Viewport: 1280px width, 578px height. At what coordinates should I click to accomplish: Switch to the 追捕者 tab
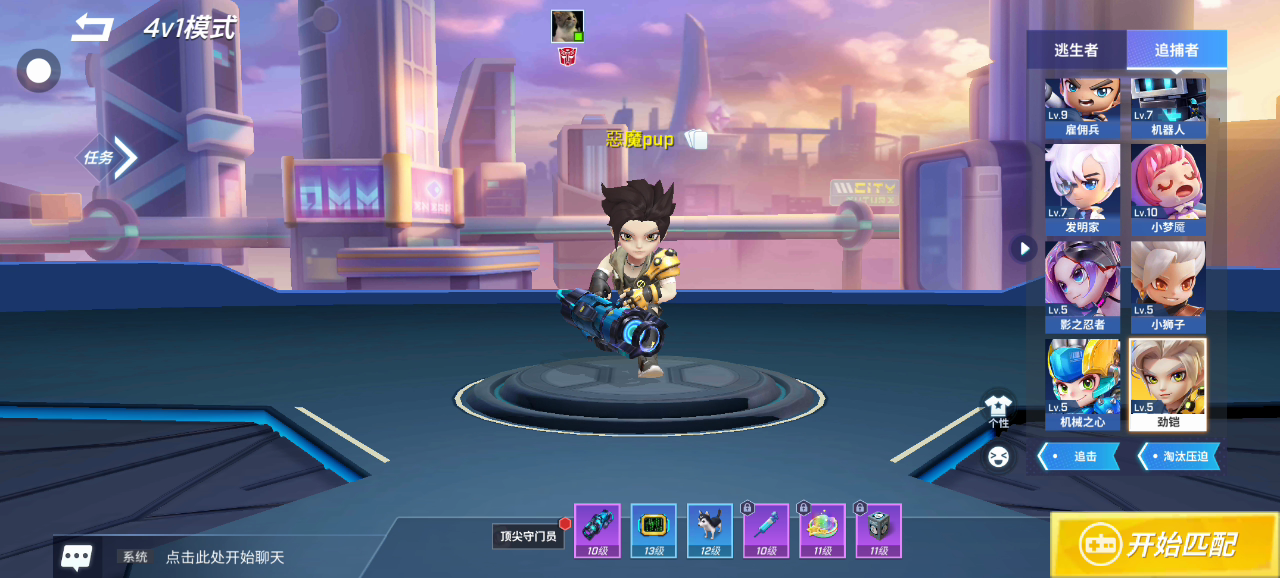point(1176,50)
